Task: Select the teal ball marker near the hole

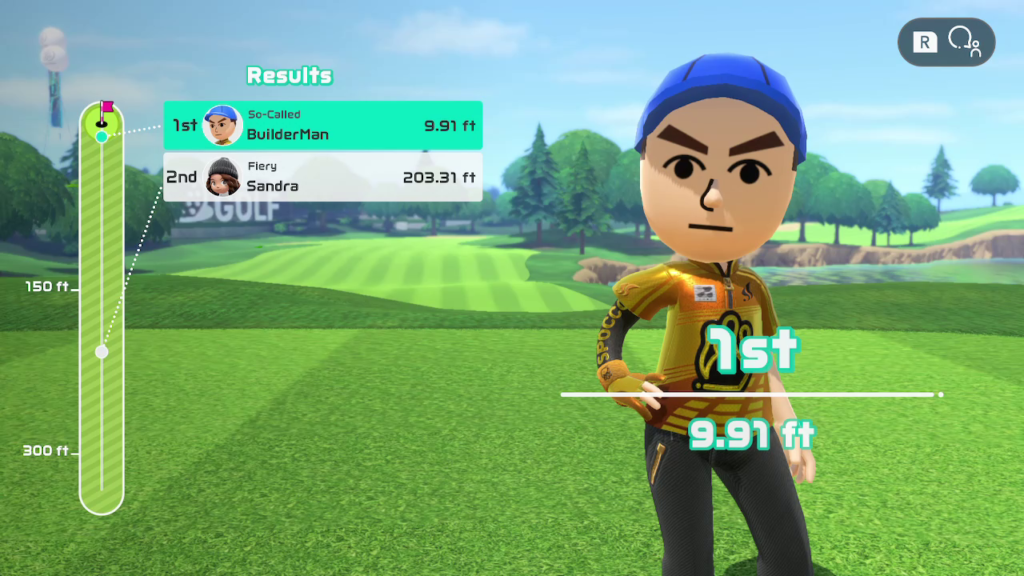Action: click(x=101, y=136)
